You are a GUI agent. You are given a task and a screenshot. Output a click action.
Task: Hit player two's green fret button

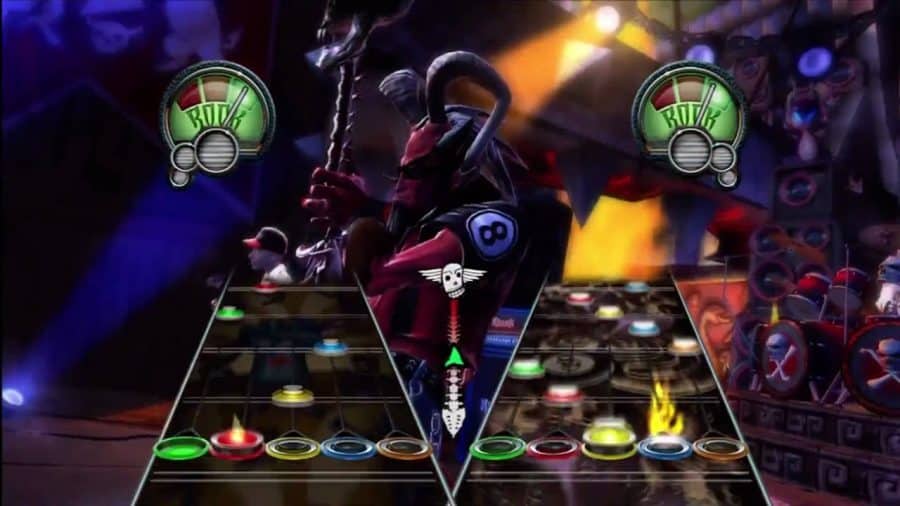[x=498, y=447]
